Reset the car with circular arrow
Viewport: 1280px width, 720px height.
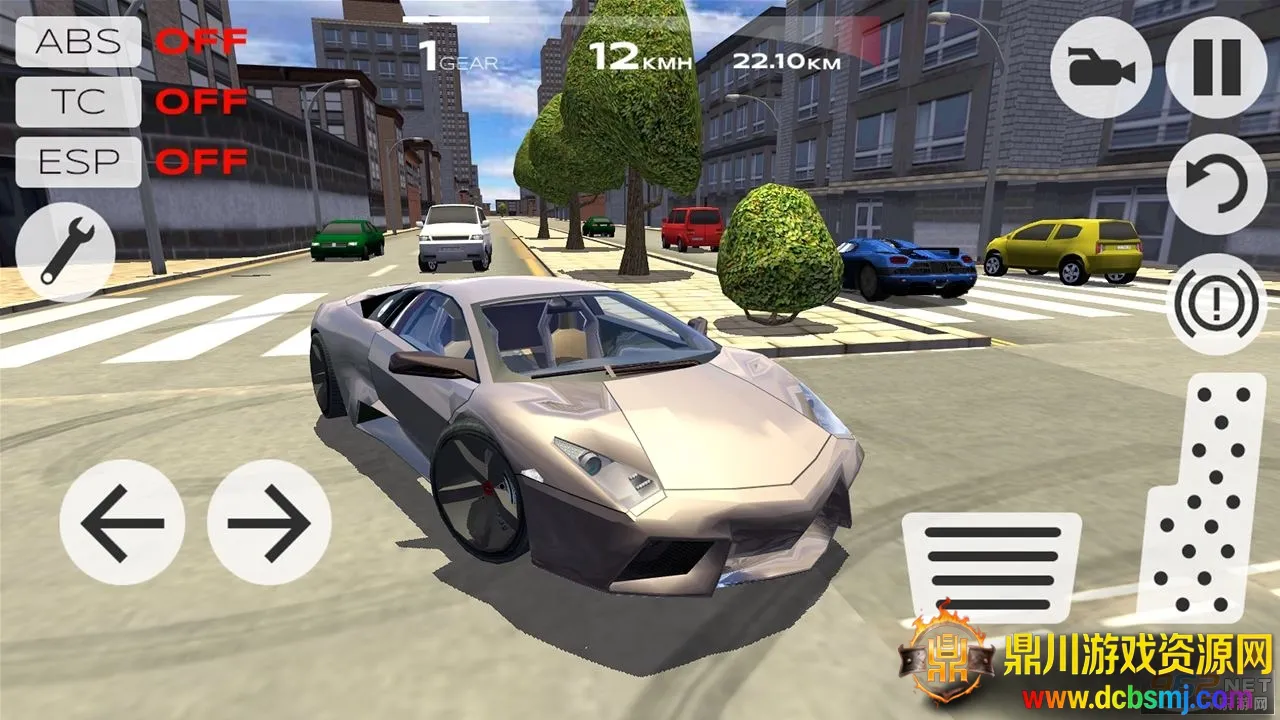tap(1216, 184)
